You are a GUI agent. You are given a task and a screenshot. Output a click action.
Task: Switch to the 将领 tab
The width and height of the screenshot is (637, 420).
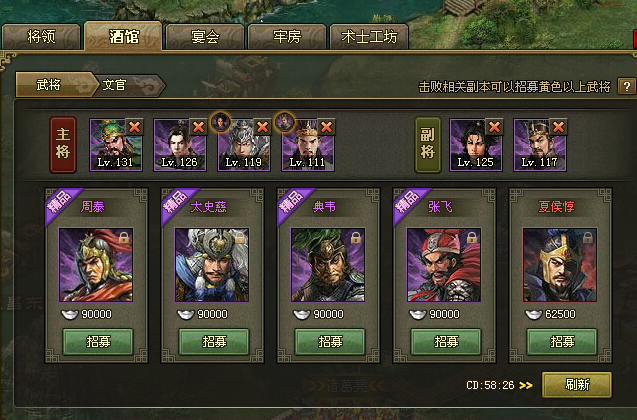click(x=42, y=39)
